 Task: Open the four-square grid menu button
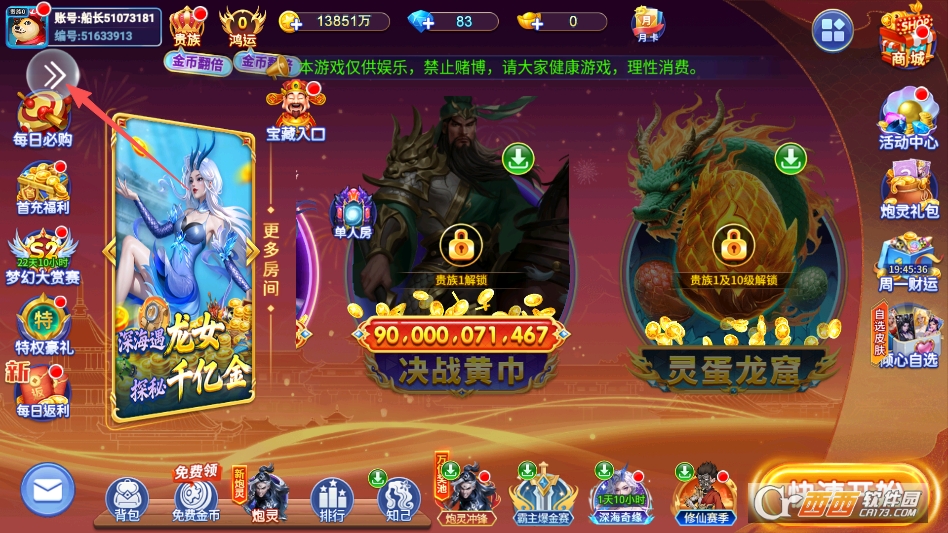click(832, 31)
